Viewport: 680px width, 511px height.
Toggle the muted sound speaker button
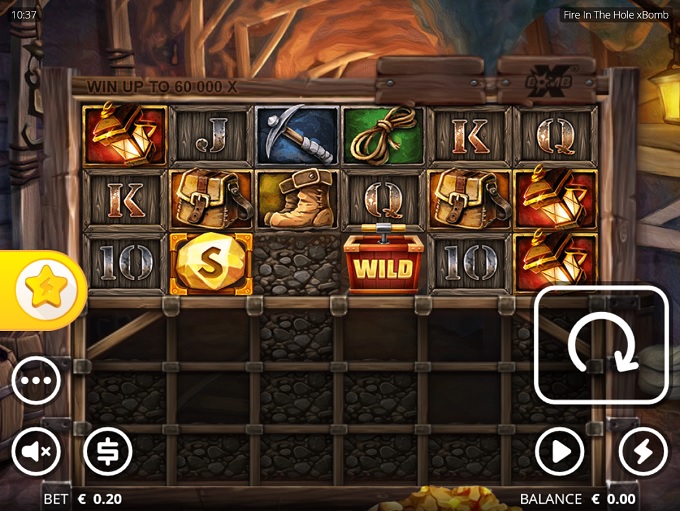coord(36,453)
